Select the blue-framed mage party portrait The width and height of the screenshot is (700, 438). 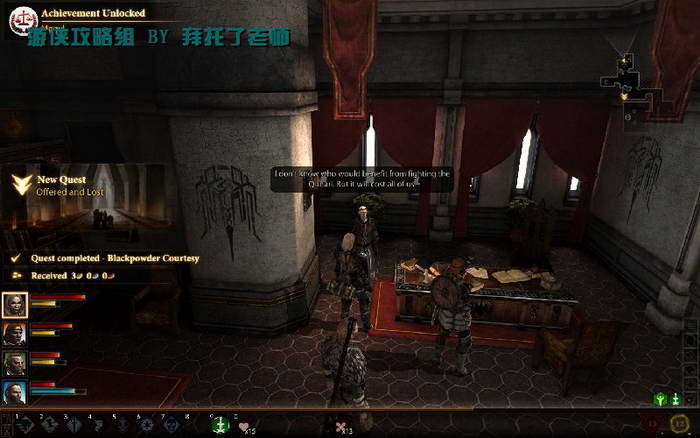click(15, 392)
